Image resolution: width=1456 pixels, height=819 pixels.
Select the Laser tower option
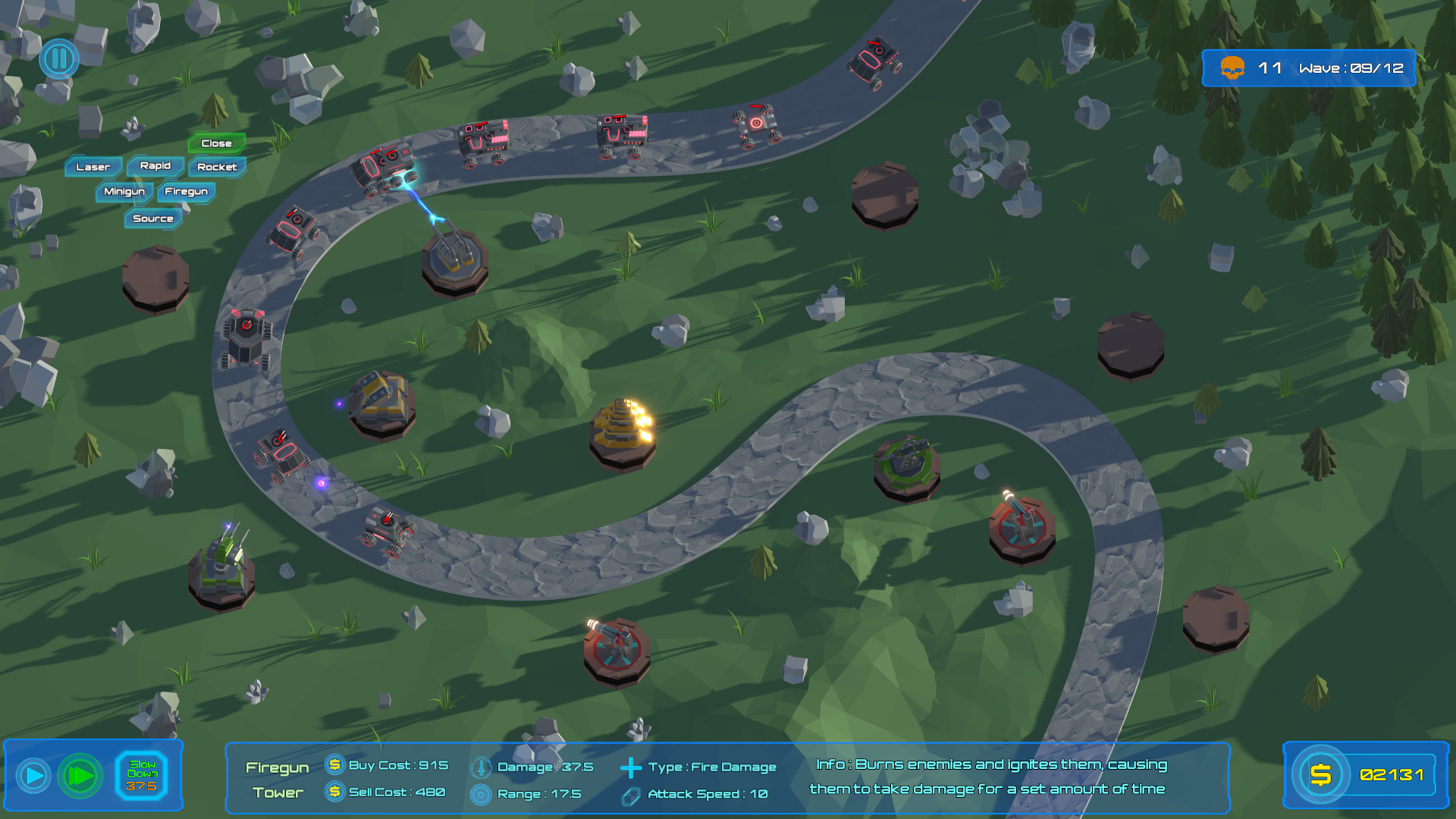pyautogui.click(x=93, y=166)
